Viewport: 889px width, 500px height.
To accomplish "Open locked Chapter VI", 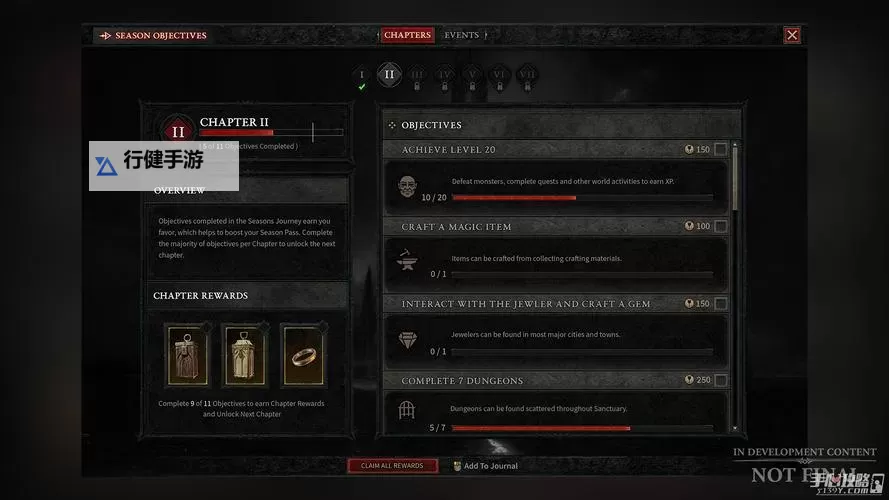I will pyautogui.click(x=500, y=75).
